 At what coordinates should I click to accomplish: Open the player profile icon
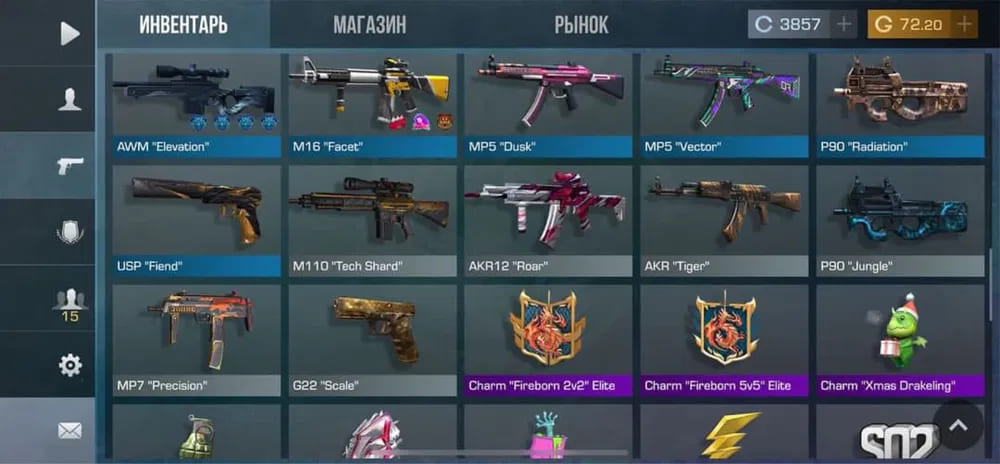tap(69, 99)
